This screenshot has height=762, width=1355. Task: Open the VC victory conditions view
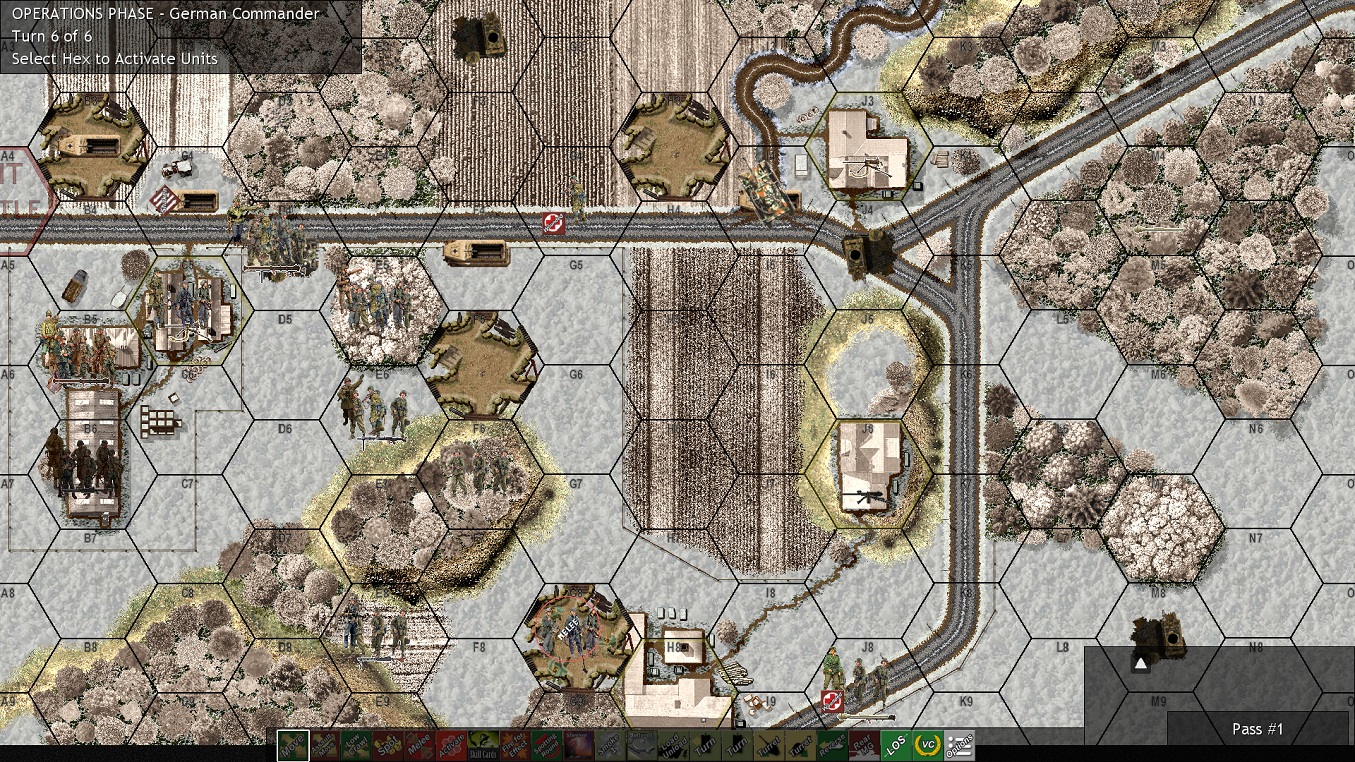(927, 745)
